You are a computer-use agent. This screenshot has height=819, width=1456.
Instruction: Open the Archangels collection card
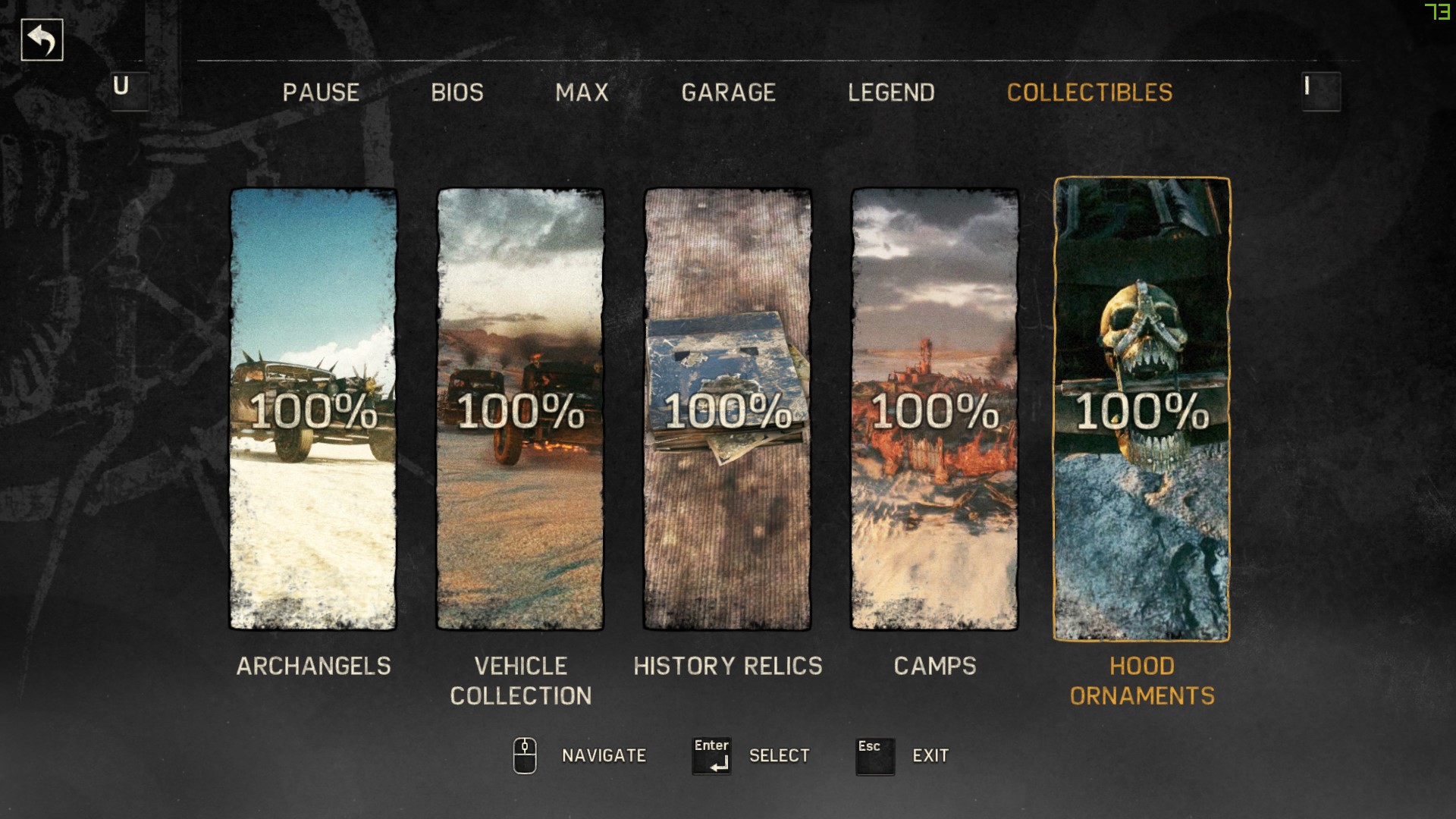[x=313, y=409]
